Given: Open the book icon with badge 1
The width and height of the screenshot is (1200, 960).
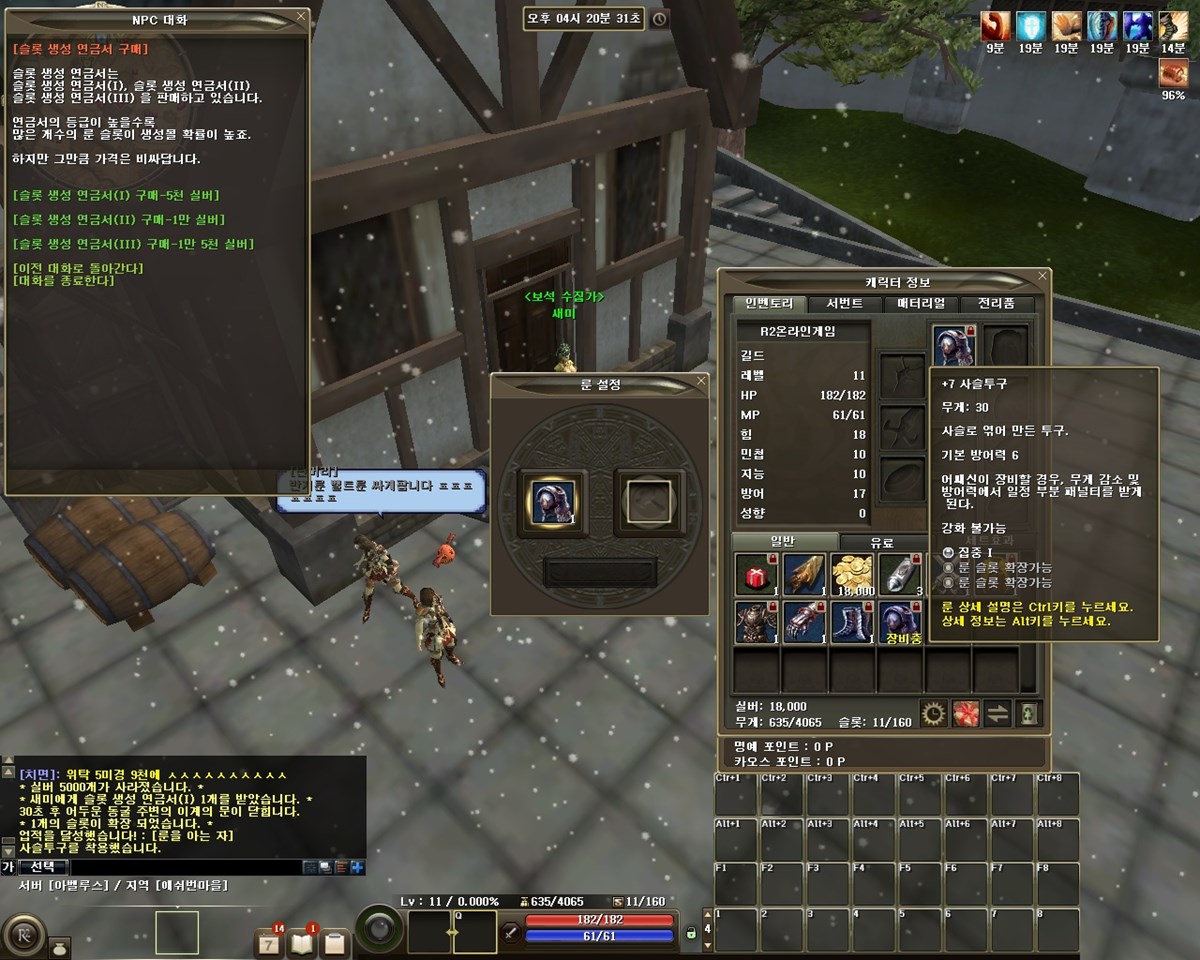Looking at the screenshot, I should pos(302,942).
